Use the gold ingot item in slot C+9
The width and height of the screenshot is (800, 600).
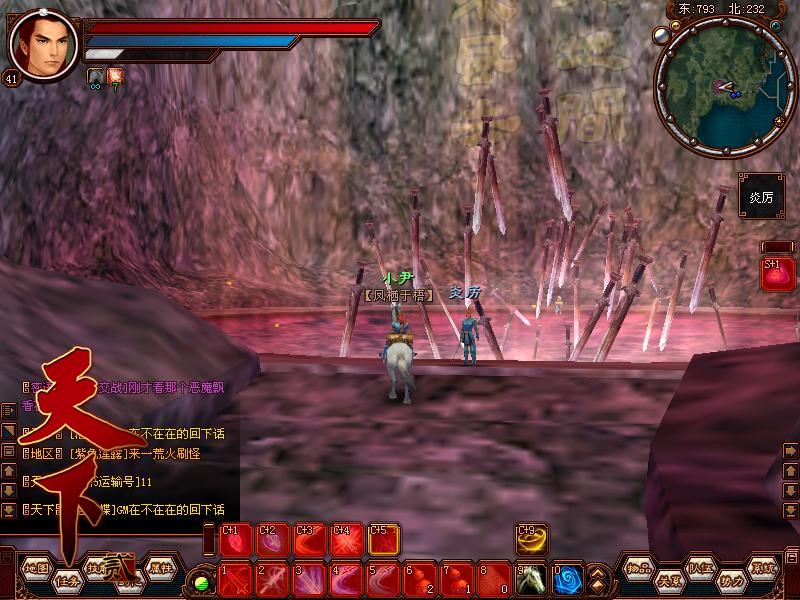[x=532, y=539]
